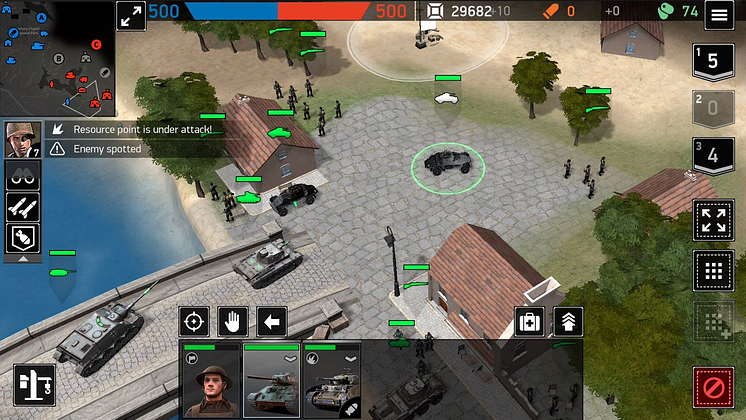
Task: Issue the hand stop/hold command
Action: pyautogui.click(x=233, y=322)
